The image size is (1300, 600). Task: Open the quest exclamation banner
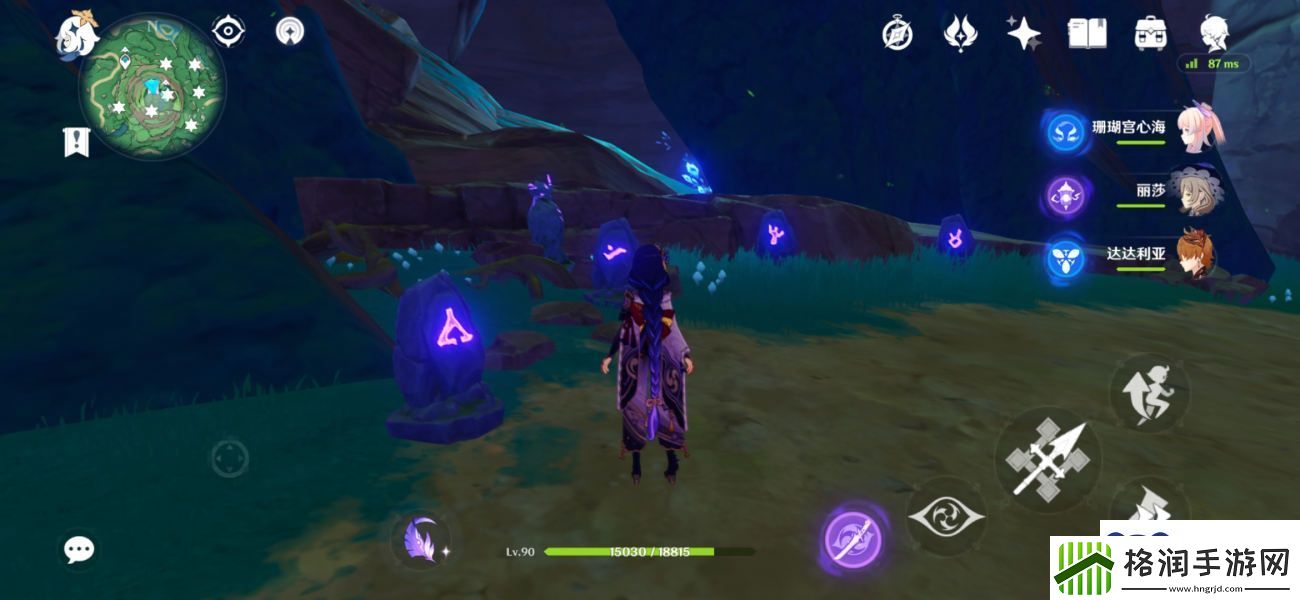(x=76, y=142)
